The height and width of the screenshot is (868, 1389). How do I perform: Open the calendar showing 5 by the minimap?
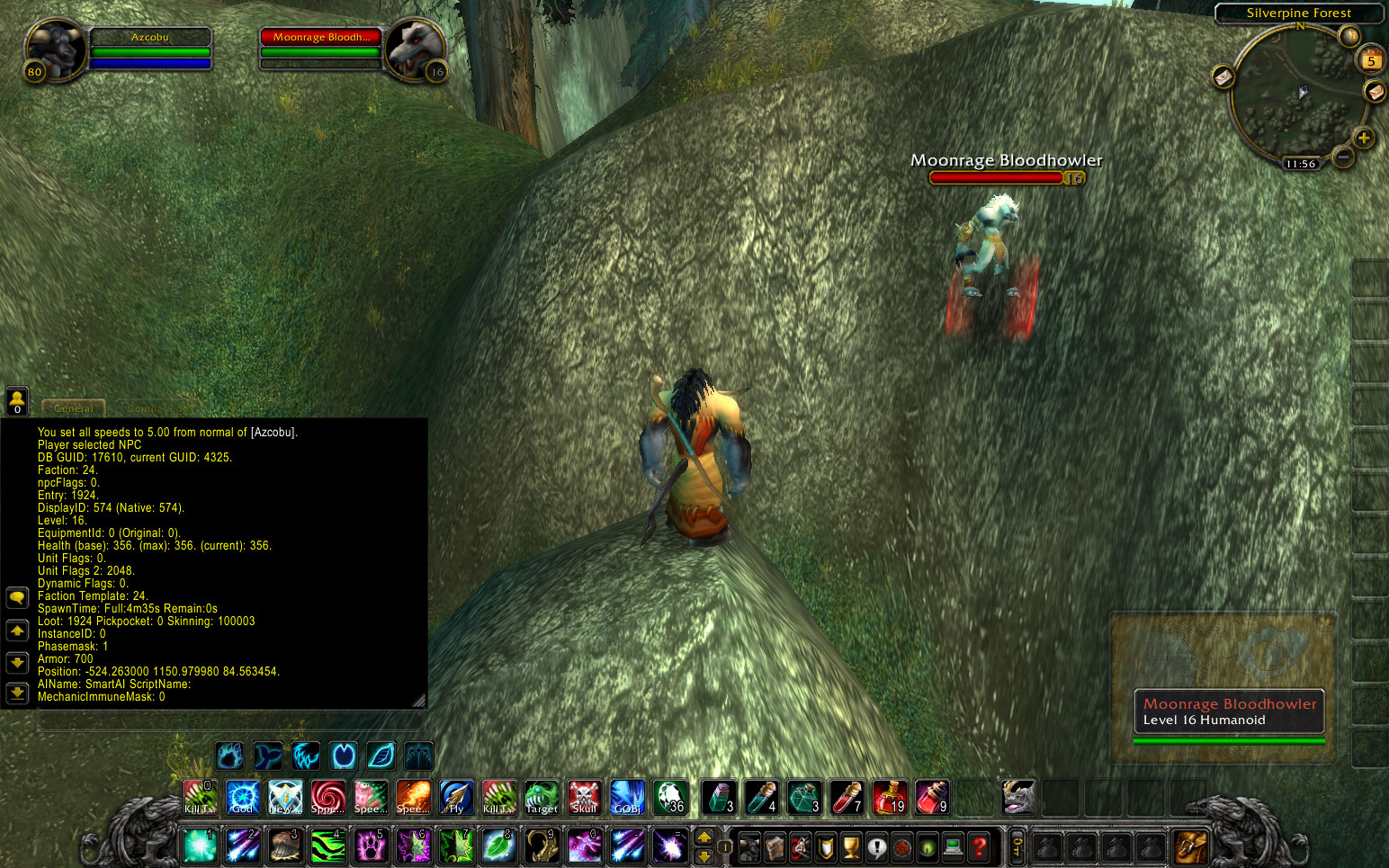(x=1371, y=60)
